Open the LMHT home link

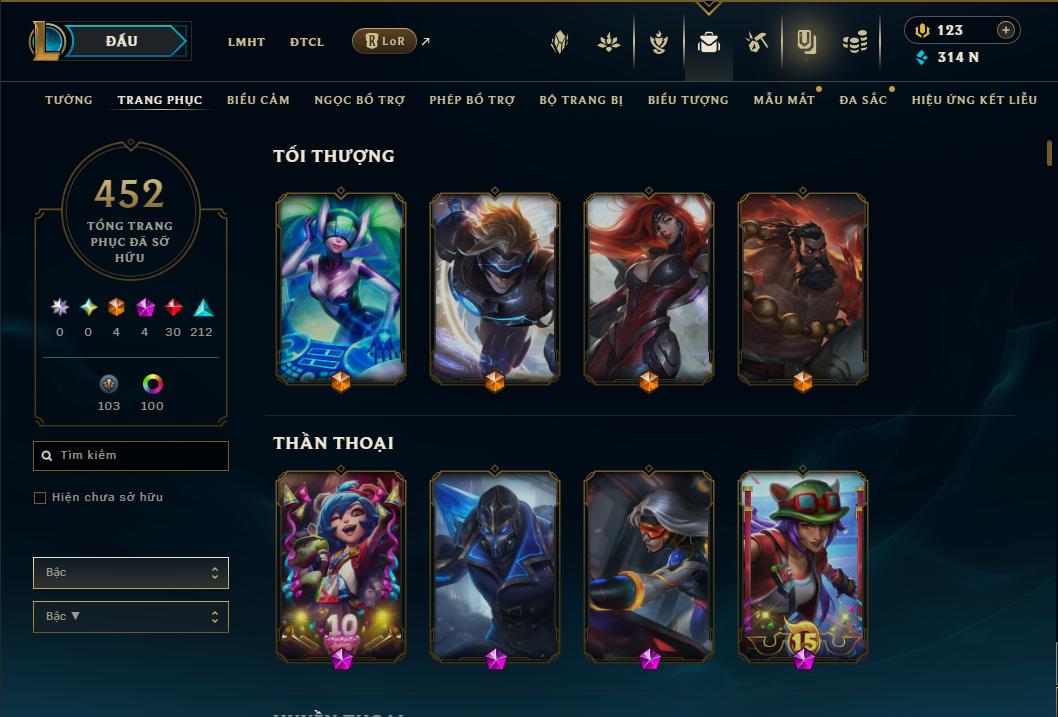[246, 42]
